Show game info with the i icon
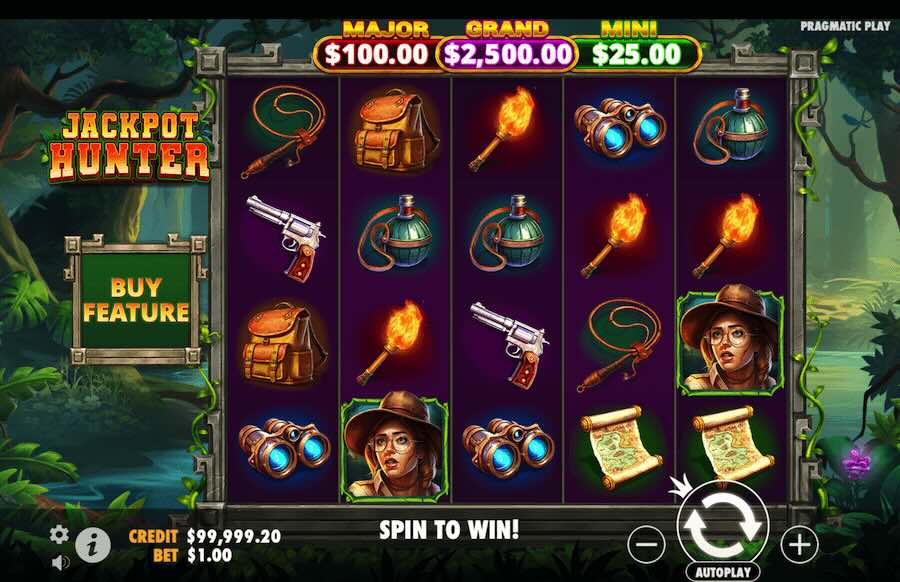 tap(93, 544)
